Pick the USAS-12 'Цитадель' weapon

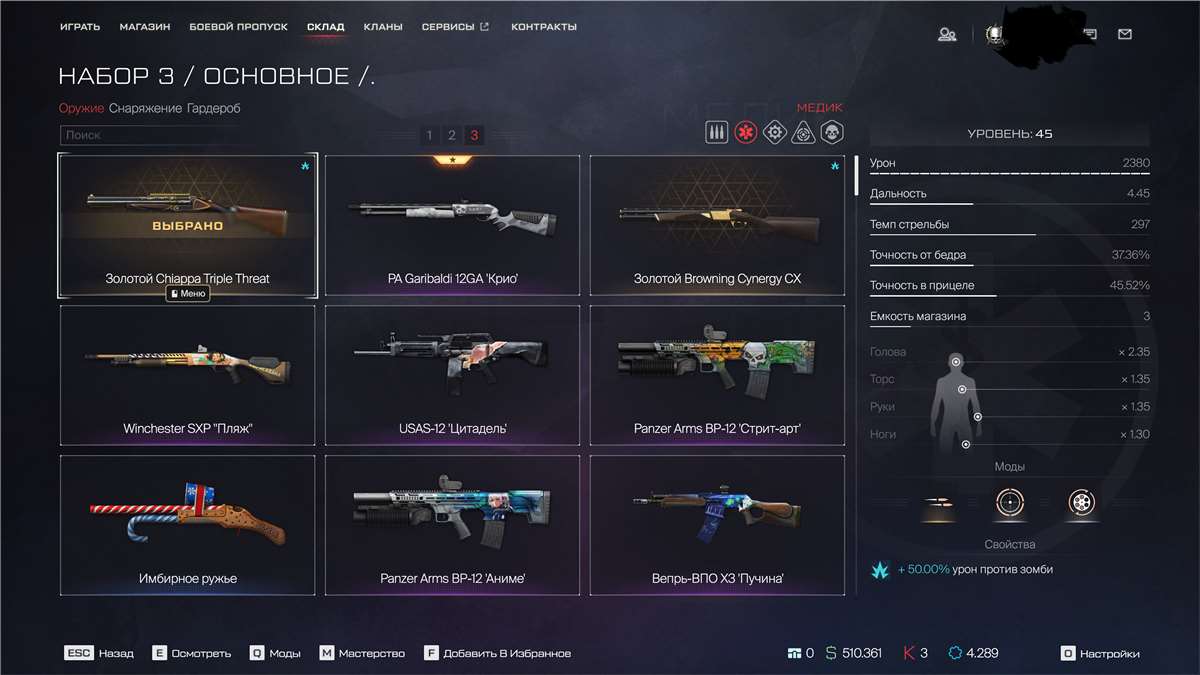click(452, 375)
